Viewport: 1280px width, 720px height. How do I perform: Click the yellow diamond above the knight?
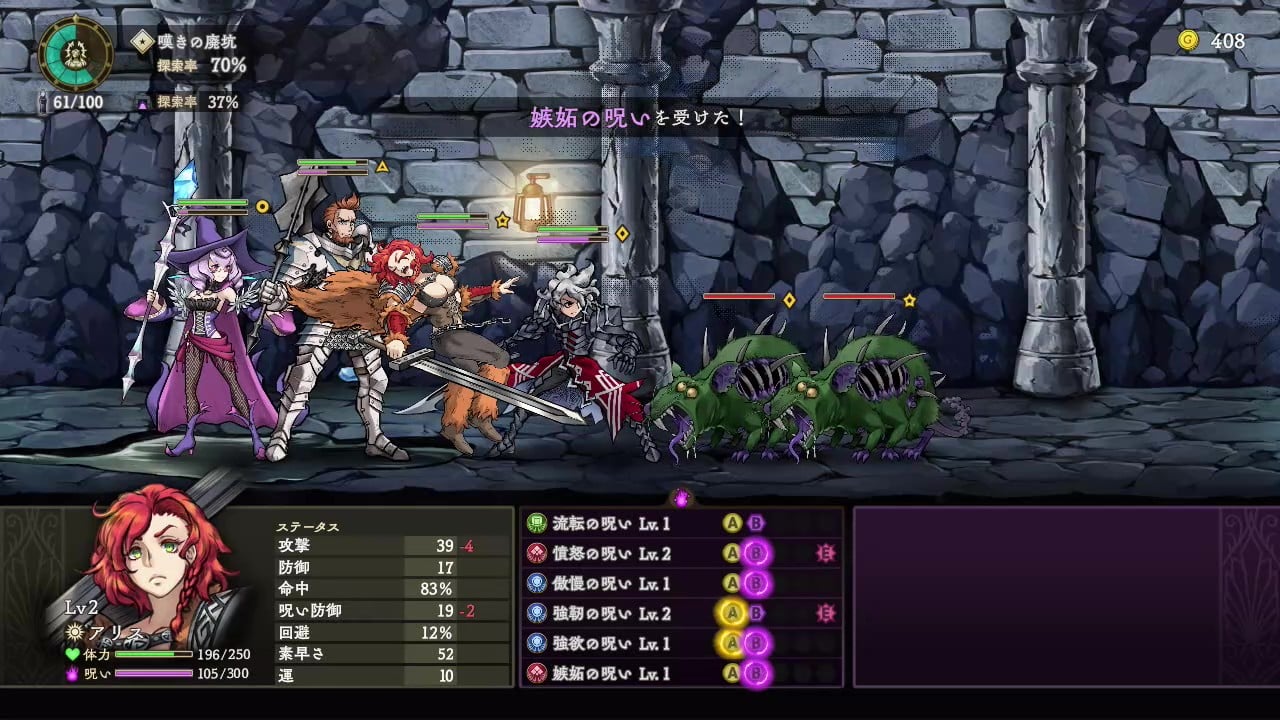point(621,232)
